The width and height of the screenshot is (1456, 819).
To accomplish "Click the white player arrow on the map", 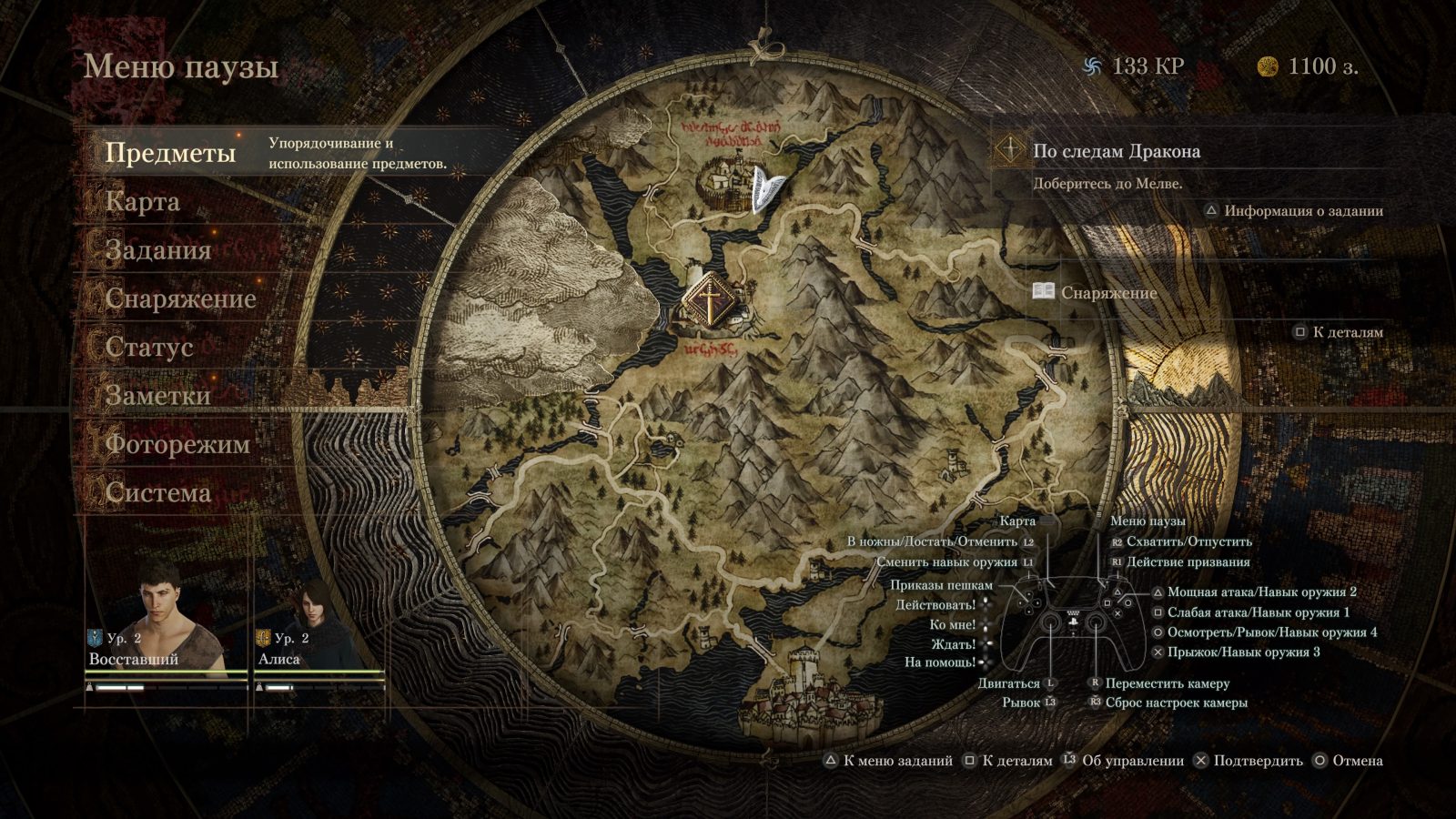I will click(x=767, y=190).
